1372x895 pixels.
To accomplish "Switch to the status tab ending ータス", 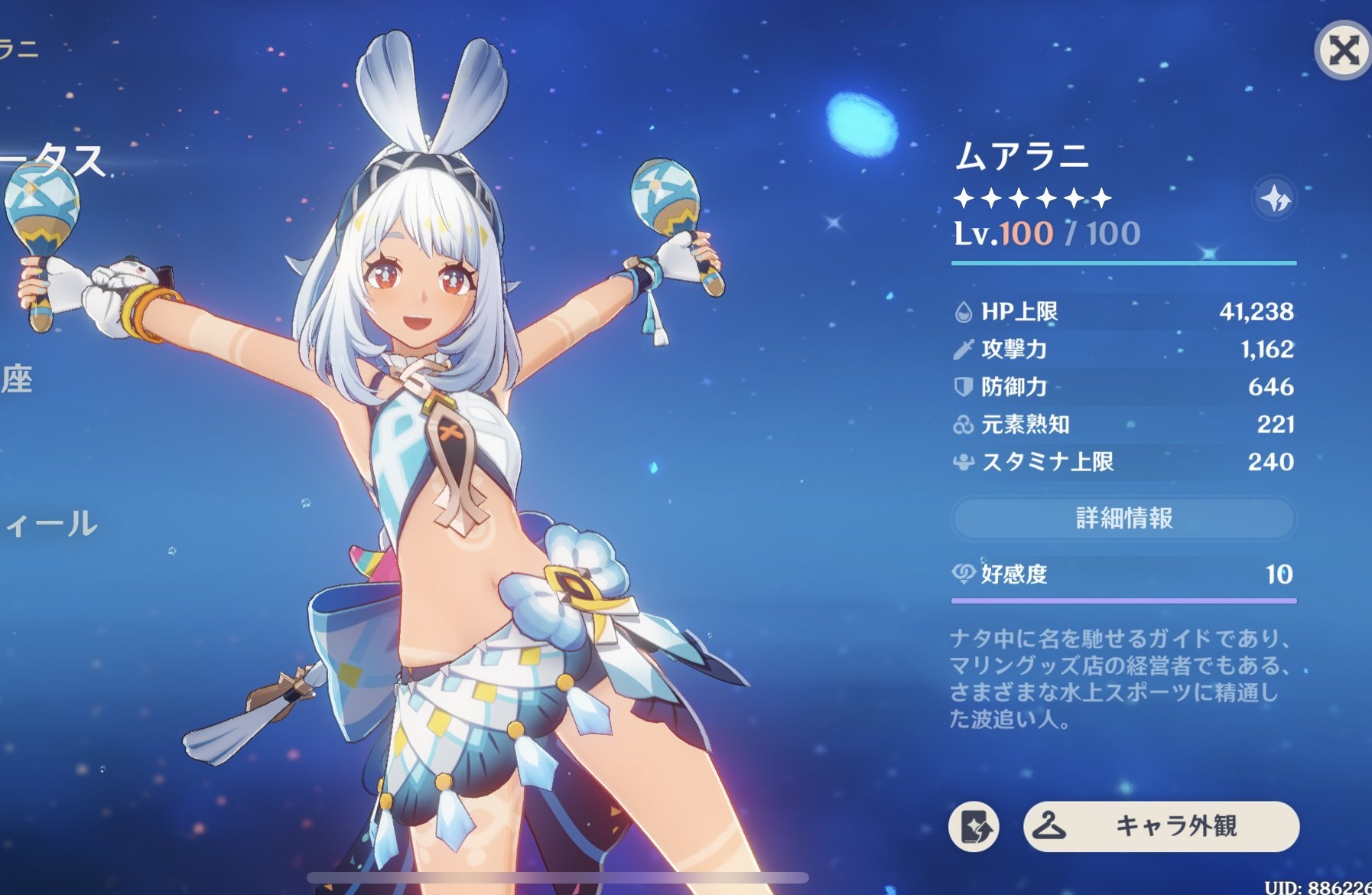I will [54, 161].
